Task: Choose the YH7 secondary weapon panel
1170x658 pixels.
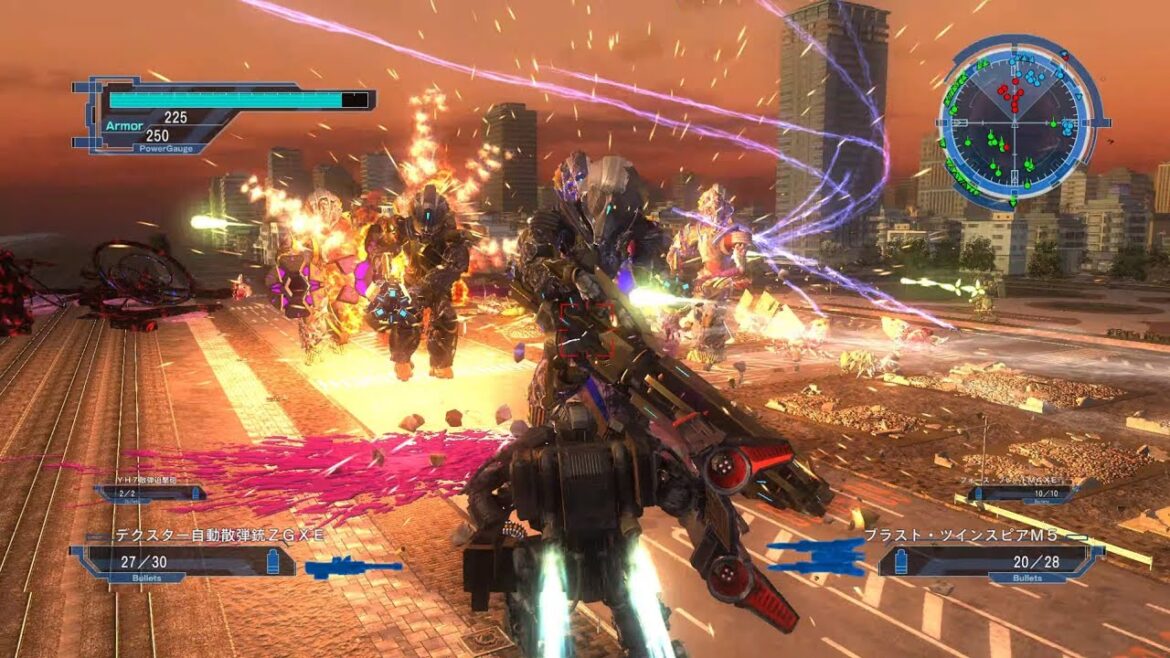Action: click(x=150, y=492)
